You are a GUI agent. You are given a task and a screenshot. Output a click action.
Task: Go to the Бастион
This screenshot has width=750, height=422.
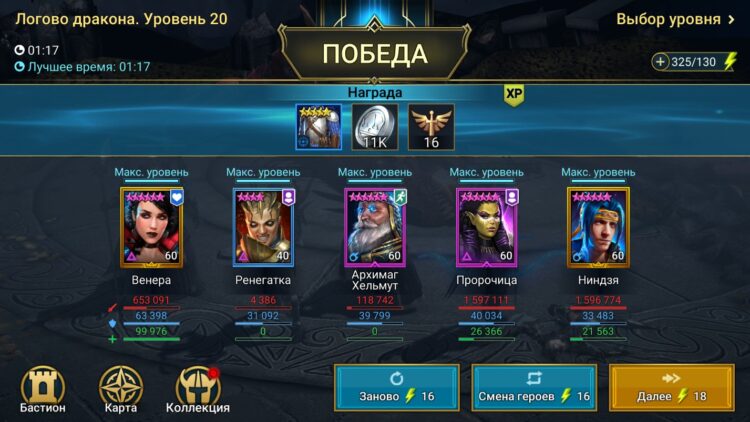tap(42, 390)
